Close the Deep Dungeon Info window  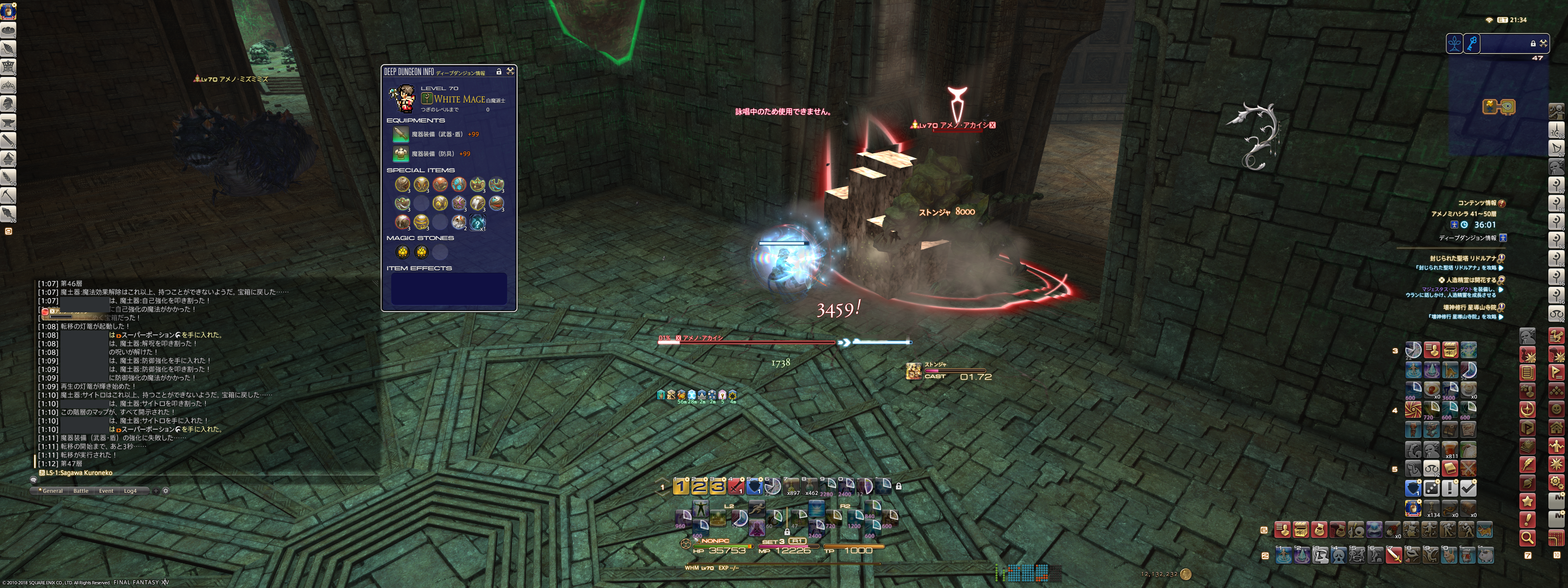pos(510,71)
